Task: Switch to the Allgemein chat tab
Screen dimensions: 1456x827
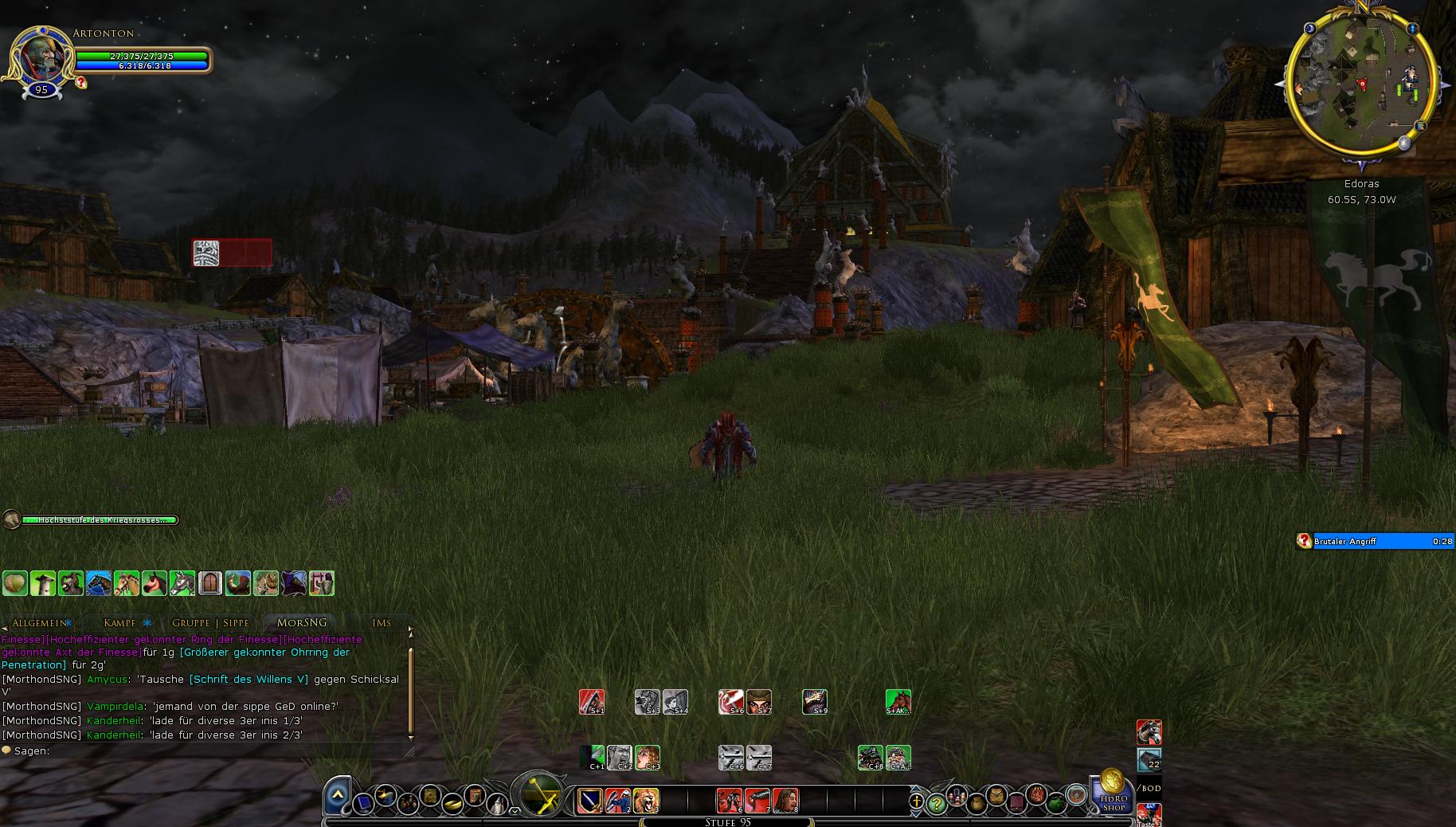Action: [39, 623]
